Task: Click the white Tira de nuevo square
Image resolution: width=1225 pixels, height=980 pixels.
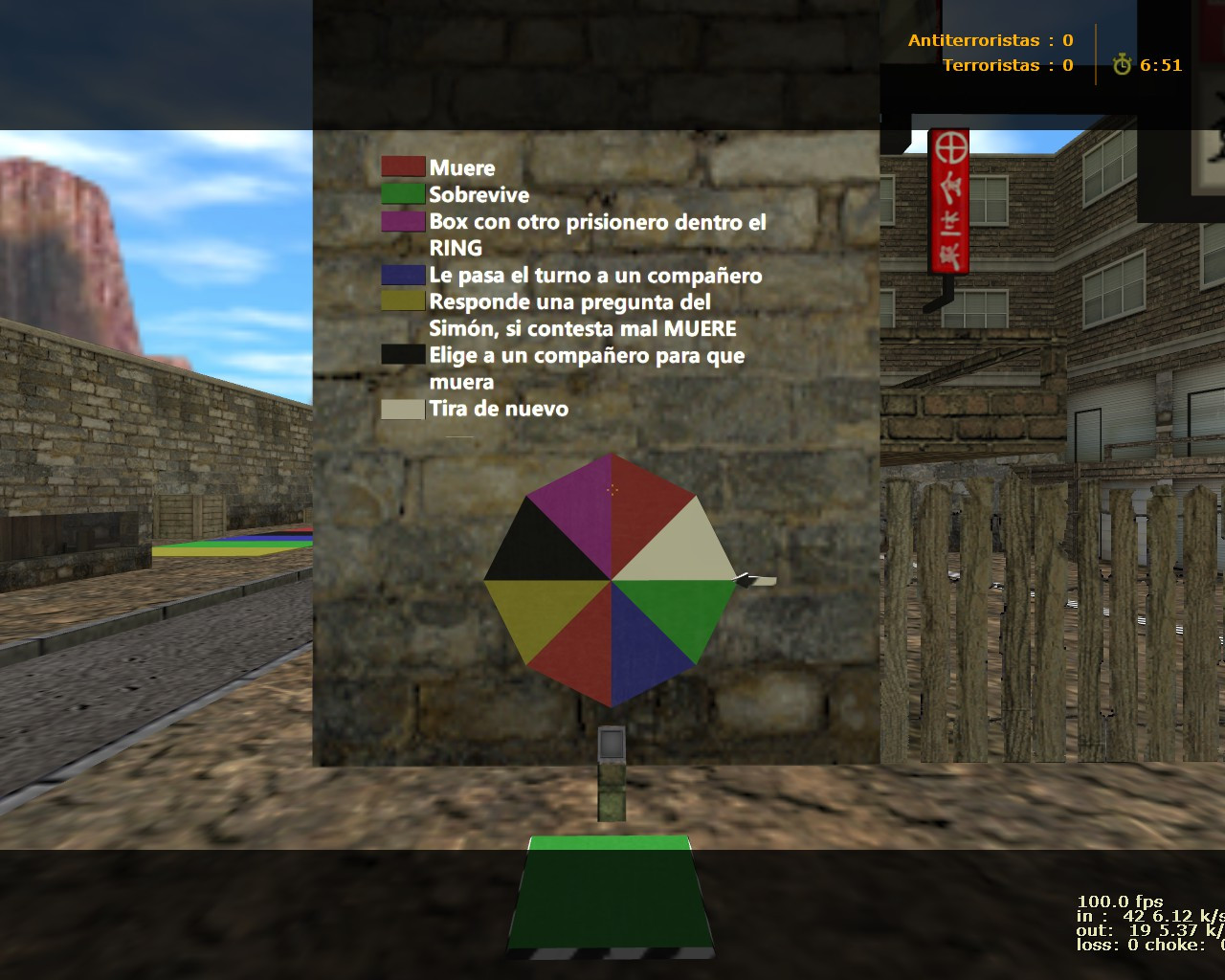Action: tap(402, 409)
